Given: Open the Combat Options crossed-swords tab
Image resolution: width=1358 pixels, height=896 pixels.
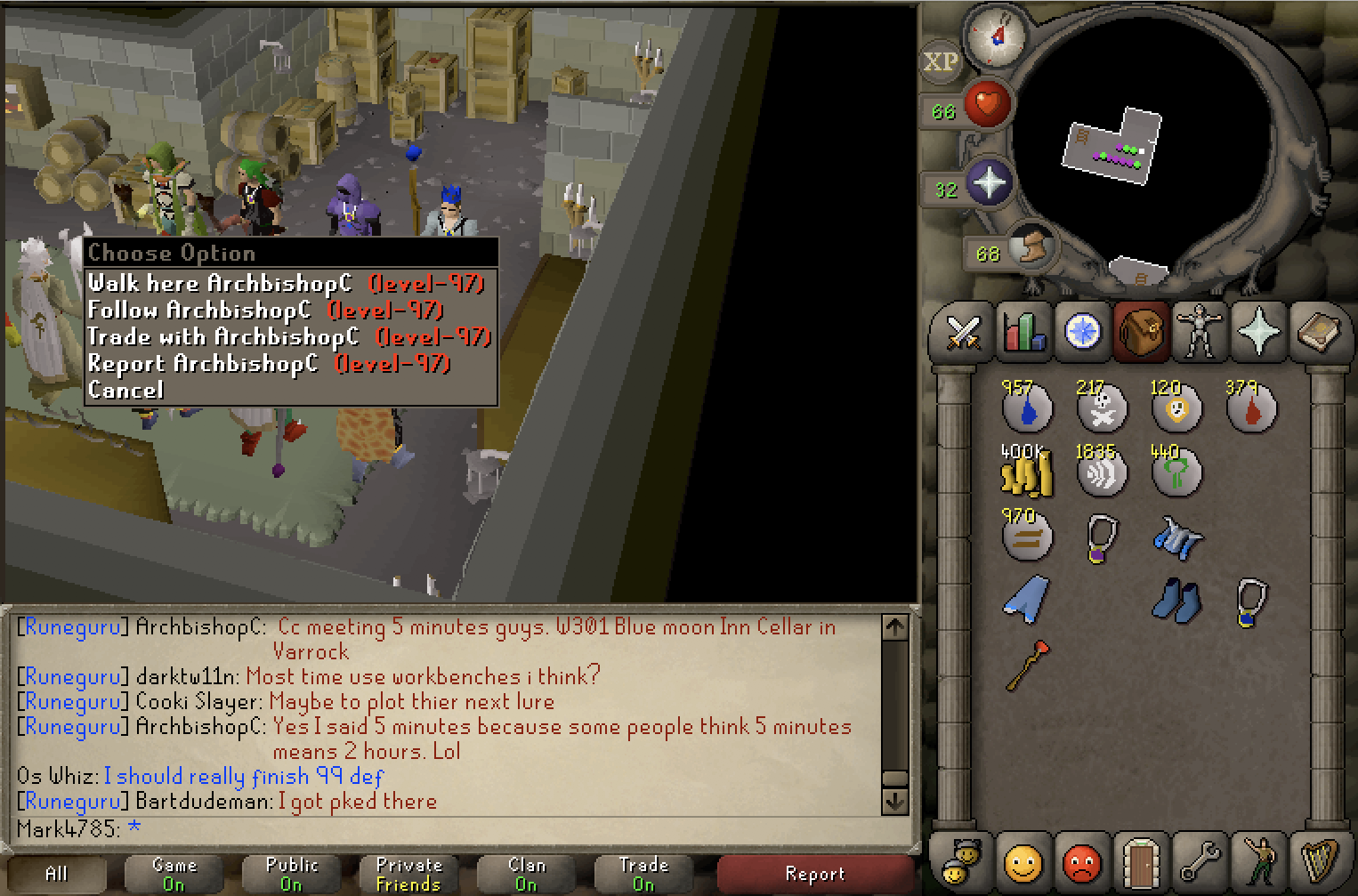Looking at the screenshot, I should 963,333.
